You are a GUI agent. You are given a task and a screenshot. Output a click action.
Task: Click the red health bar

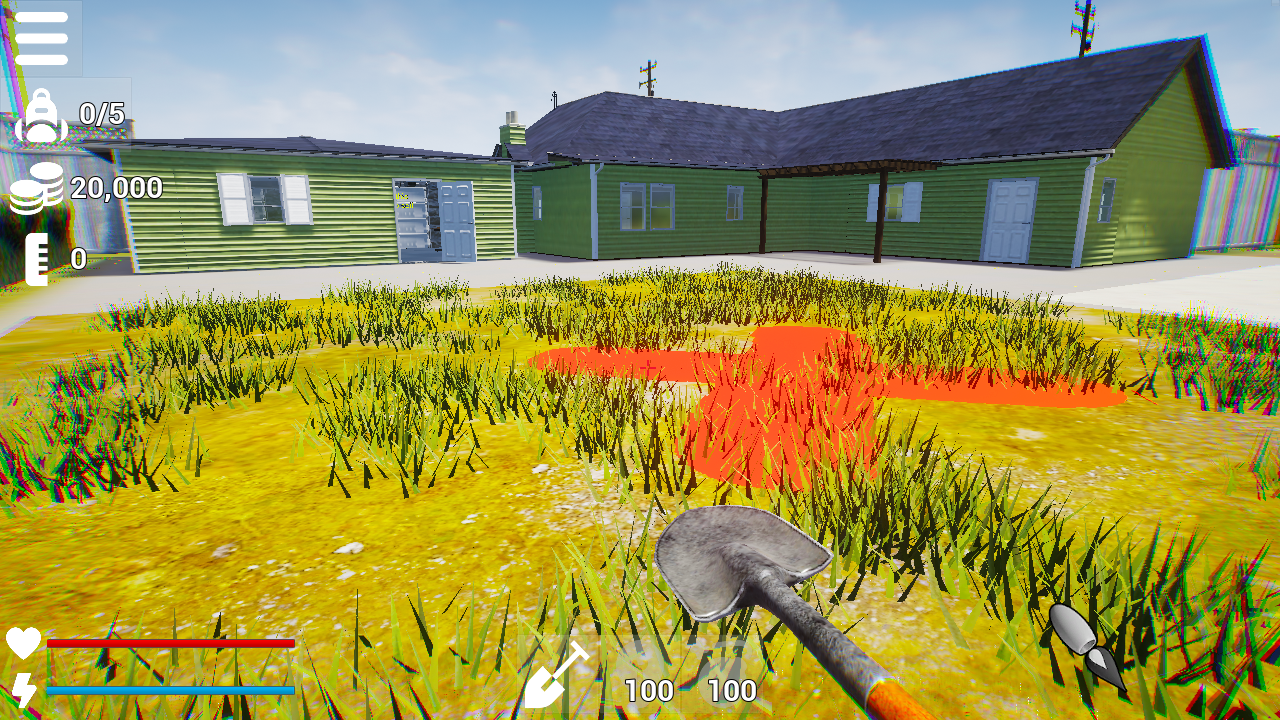click(170, 645)
